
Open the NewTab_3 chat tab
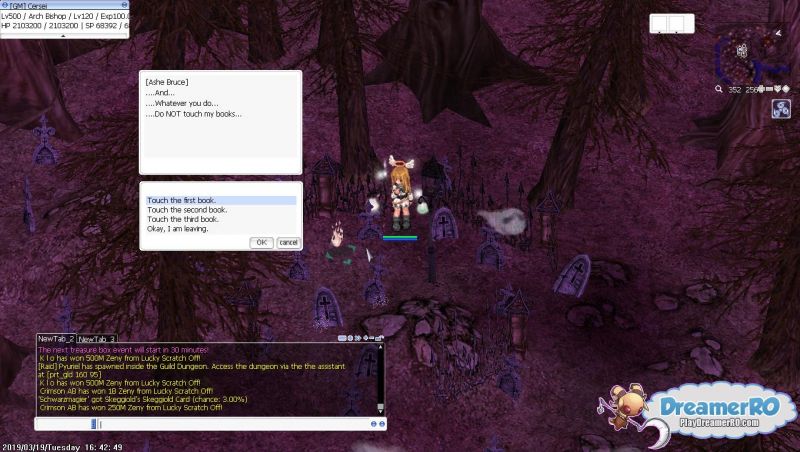point(97,339)
